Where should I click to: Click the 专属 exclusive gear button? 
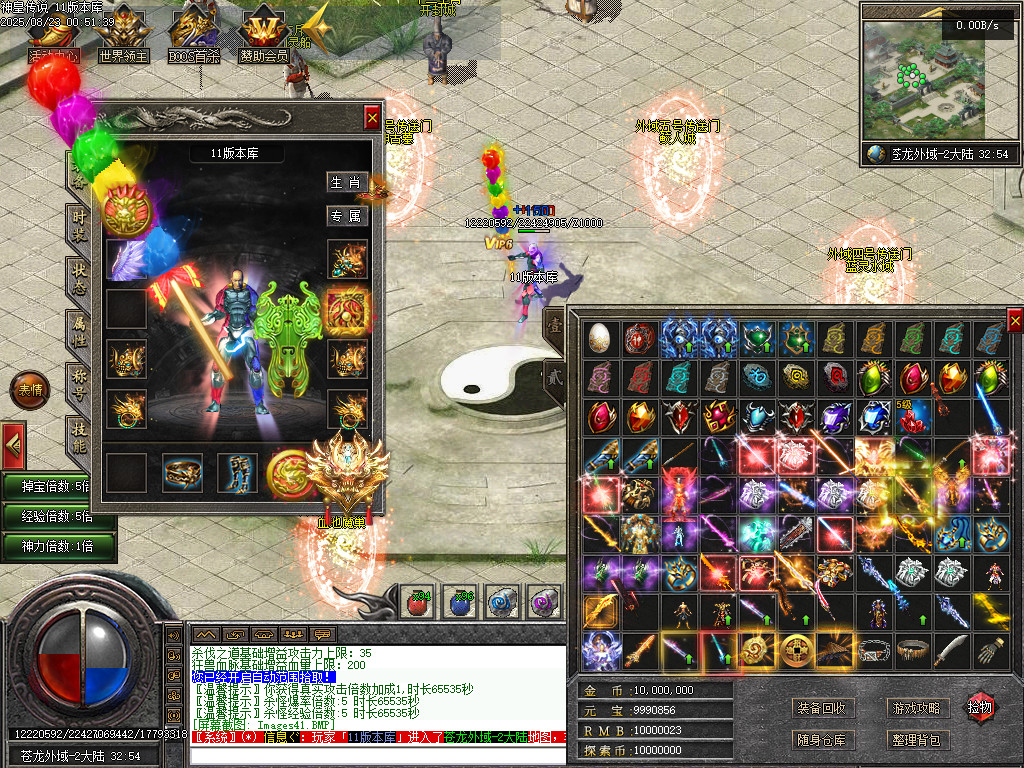pyautogui.click(x=347, y=215)
